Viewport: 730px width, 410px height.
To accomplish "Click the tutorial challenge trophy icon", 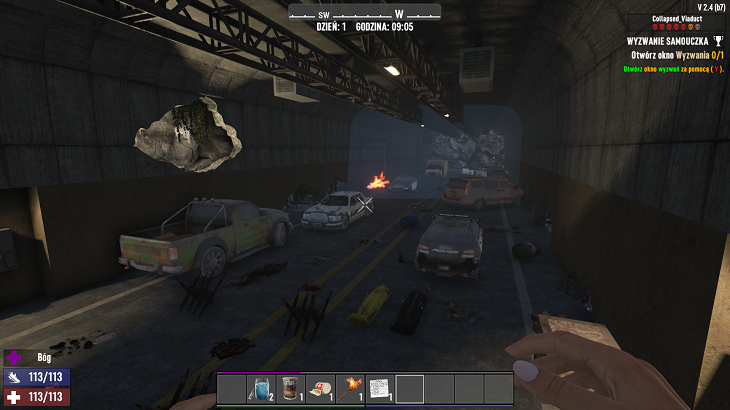I will pyautogui.click(x=718, y=41).
